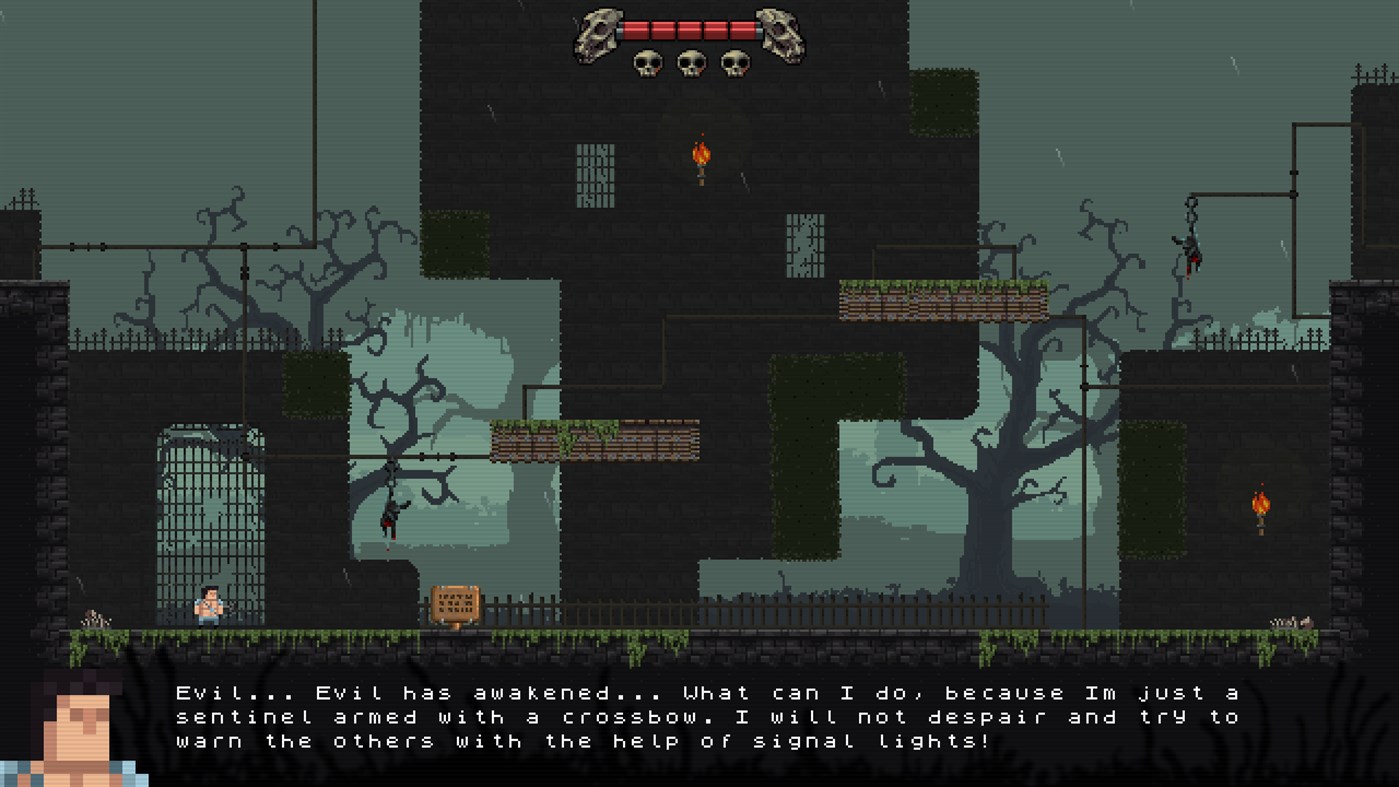This screenshot has width=1399, height=787.
Task: Toggle the hanging body on the right chain
Action: click(x=1190, y=250)
